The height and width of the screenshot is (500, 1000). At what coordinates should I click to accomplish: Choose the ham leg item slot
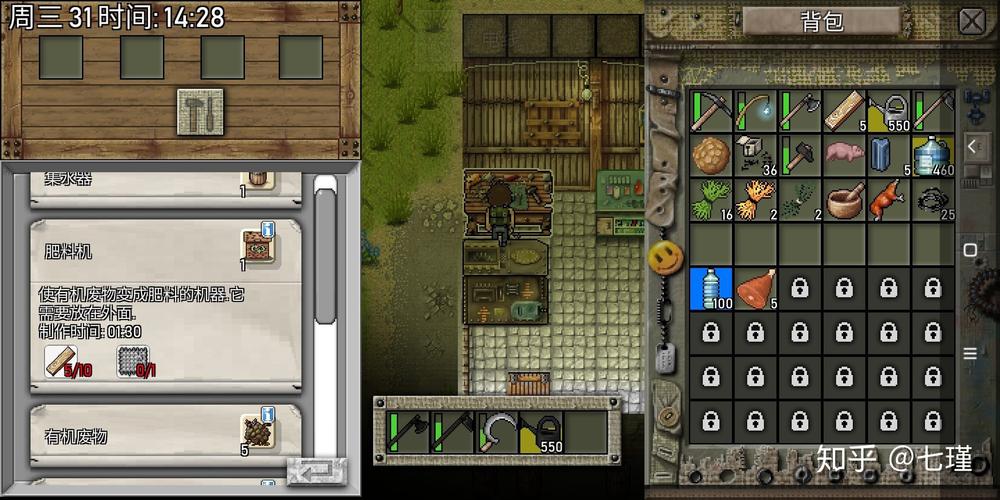point(755,288)
